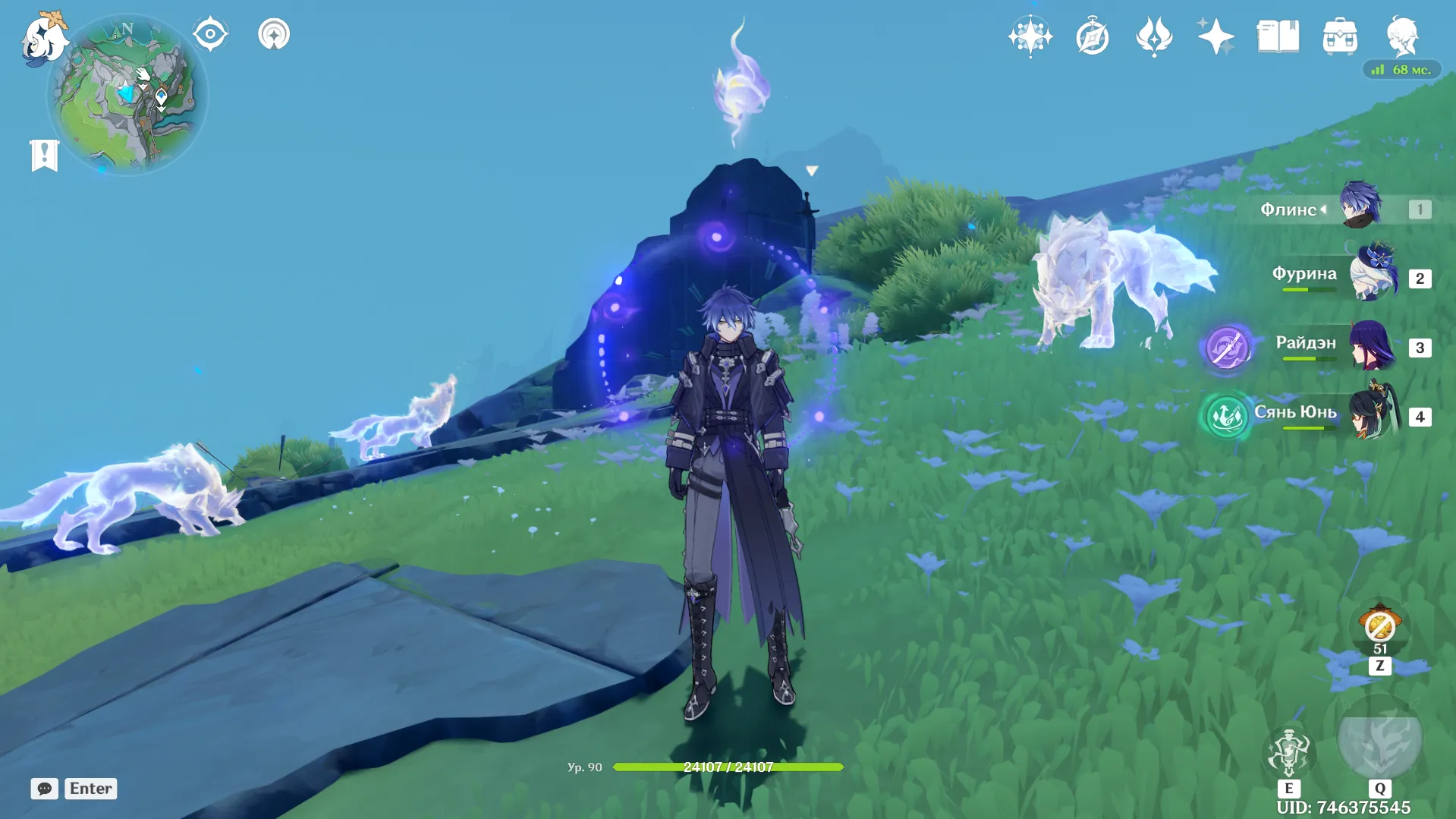Image resolution: width=1456 pixels, height=819 pixels.
Task: Open the quest log bookmark icon
Action: [x=44, y=156]
